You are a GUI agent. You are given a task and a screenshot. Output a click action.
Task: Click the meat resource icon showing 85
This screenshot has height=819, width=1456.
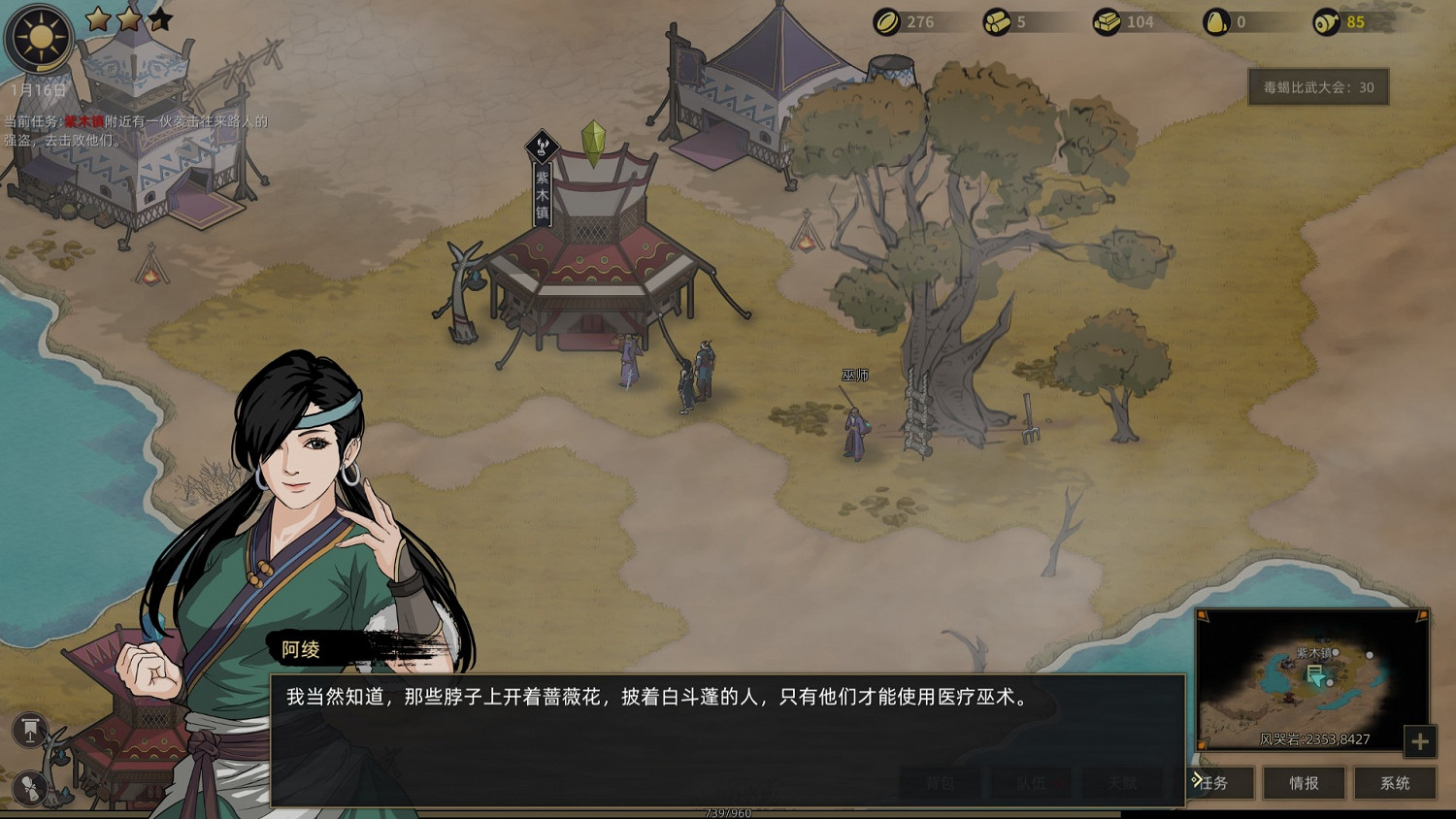(1326, 21)
